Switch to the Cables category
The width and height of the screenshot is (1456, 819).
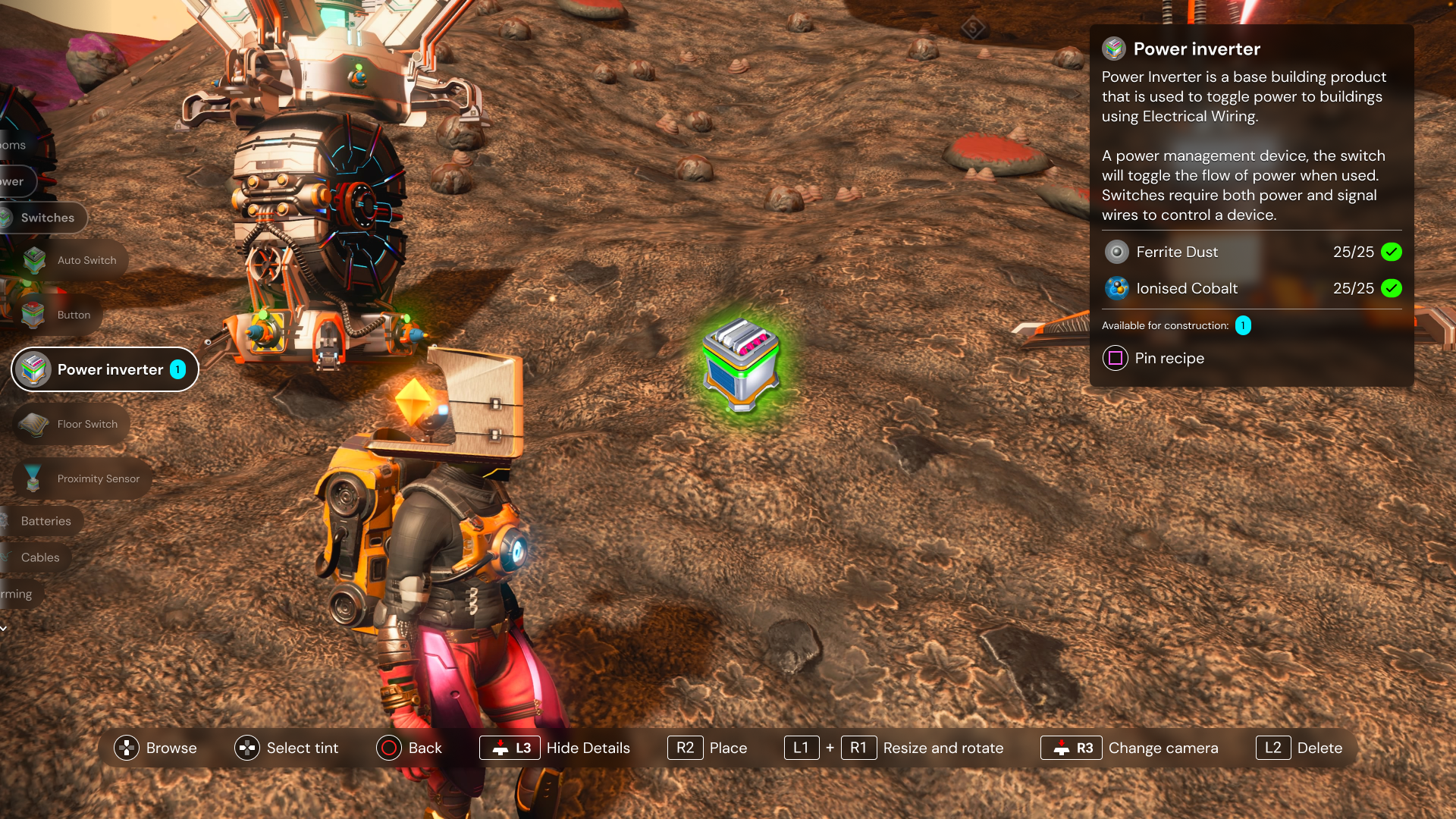(x=38, y=557)
